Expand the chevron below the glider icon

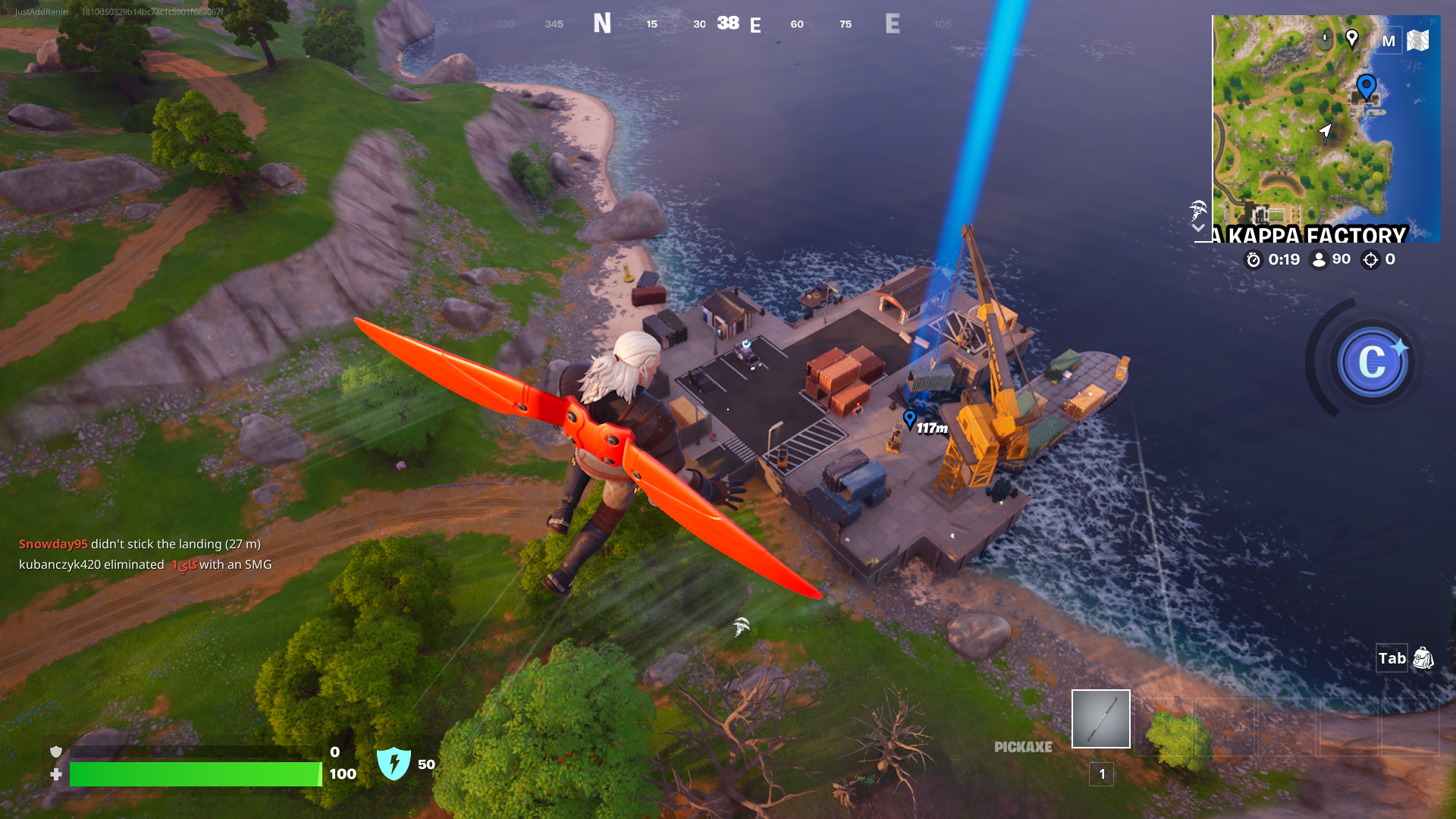point(1198,227)
